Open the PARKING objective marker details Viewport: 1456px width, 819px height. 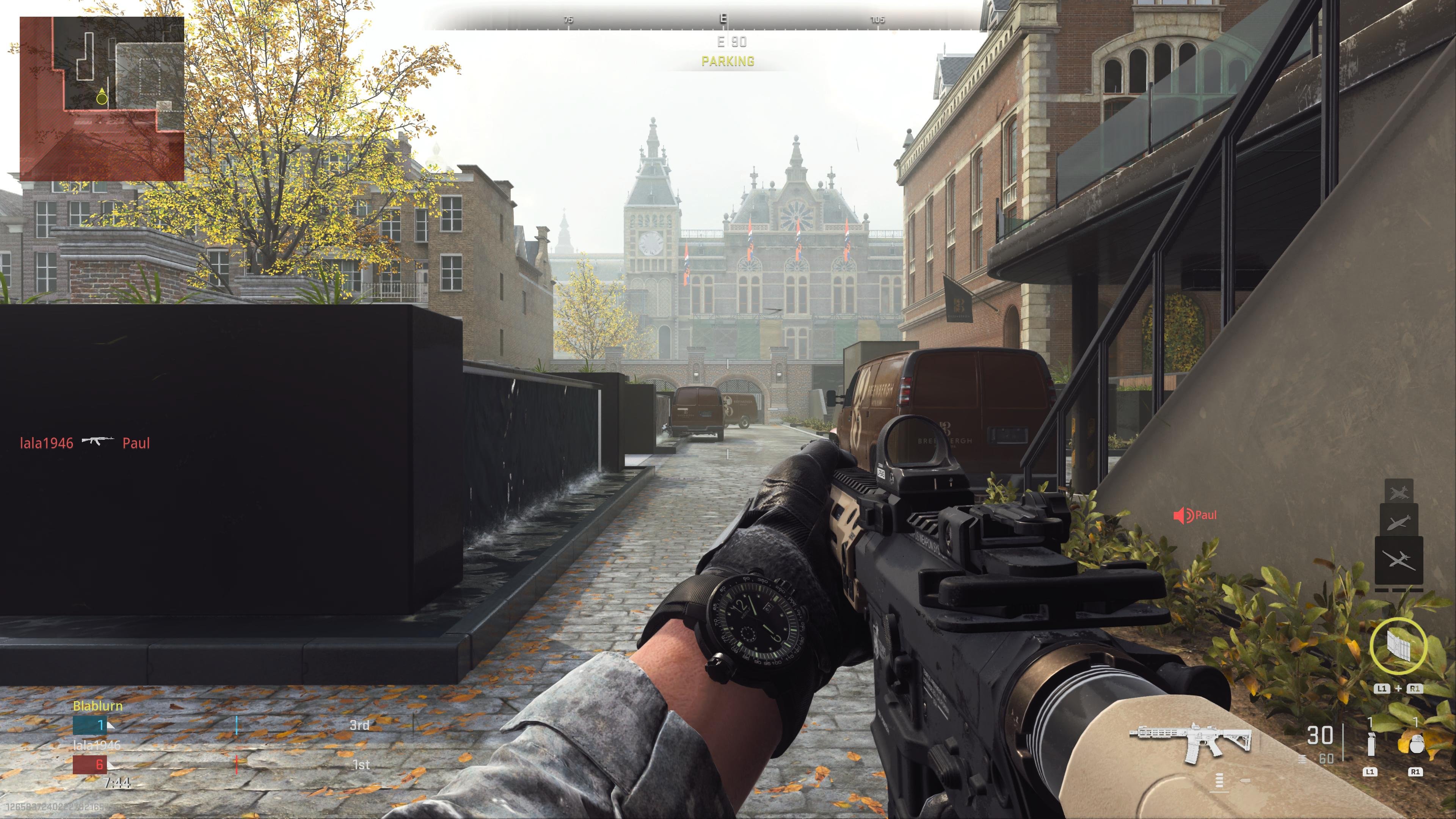point(728,61)
